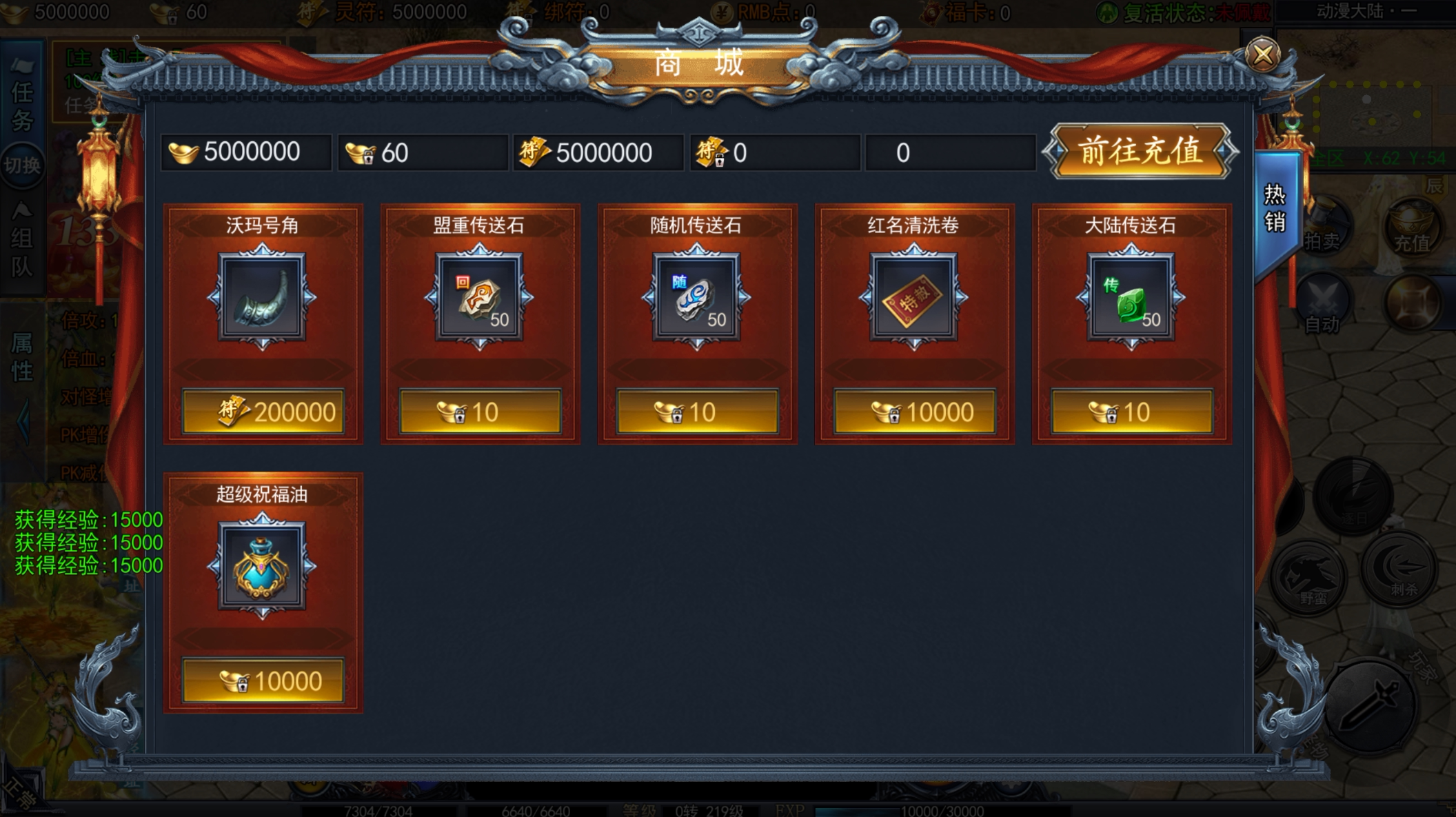Open the 前往充值 recharge page
The width and height of the screenshot is (1456, 817).
[x=1140, y=151]
